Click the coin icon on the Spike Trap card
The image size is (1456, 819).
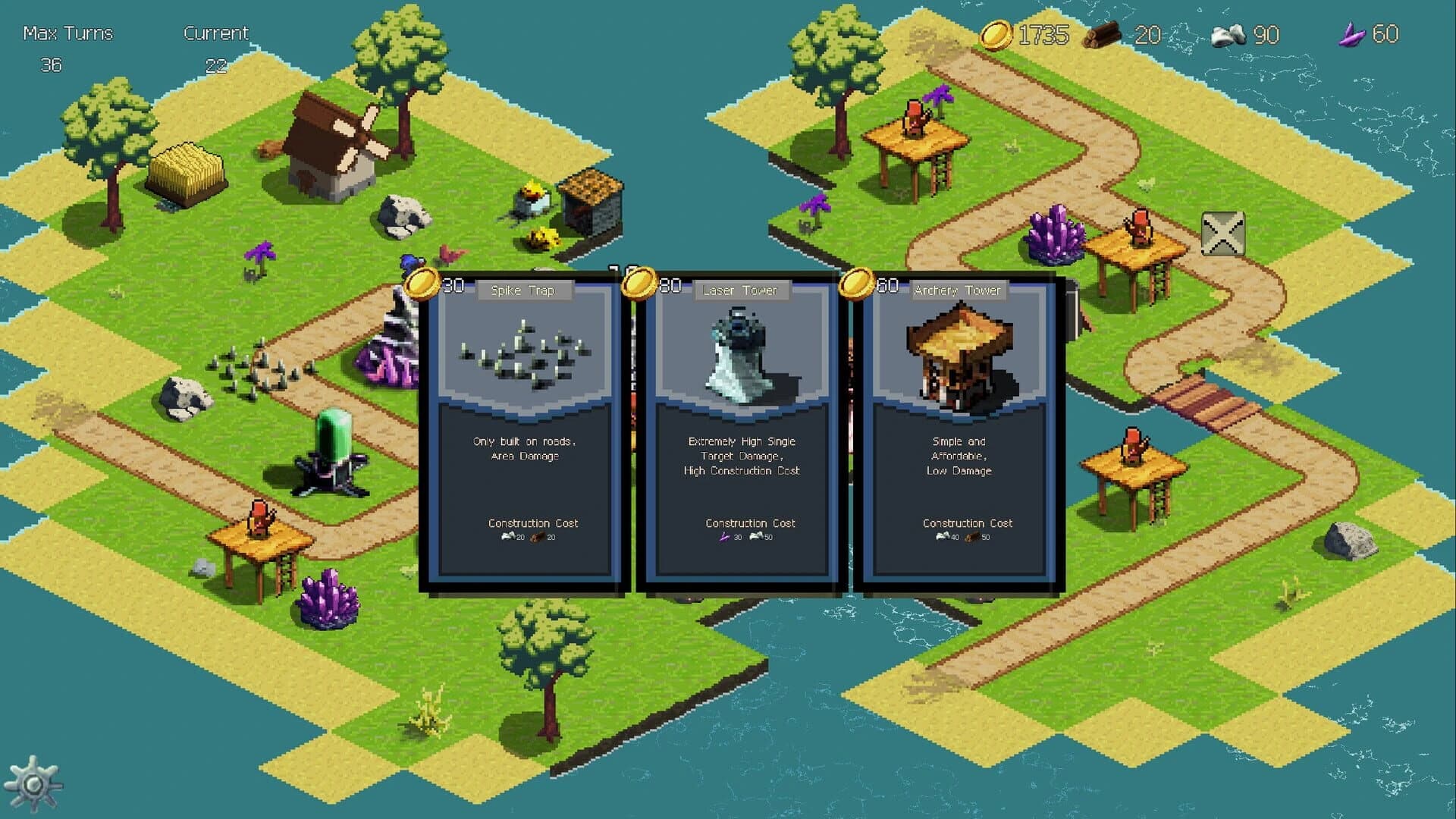coord(424,281)
